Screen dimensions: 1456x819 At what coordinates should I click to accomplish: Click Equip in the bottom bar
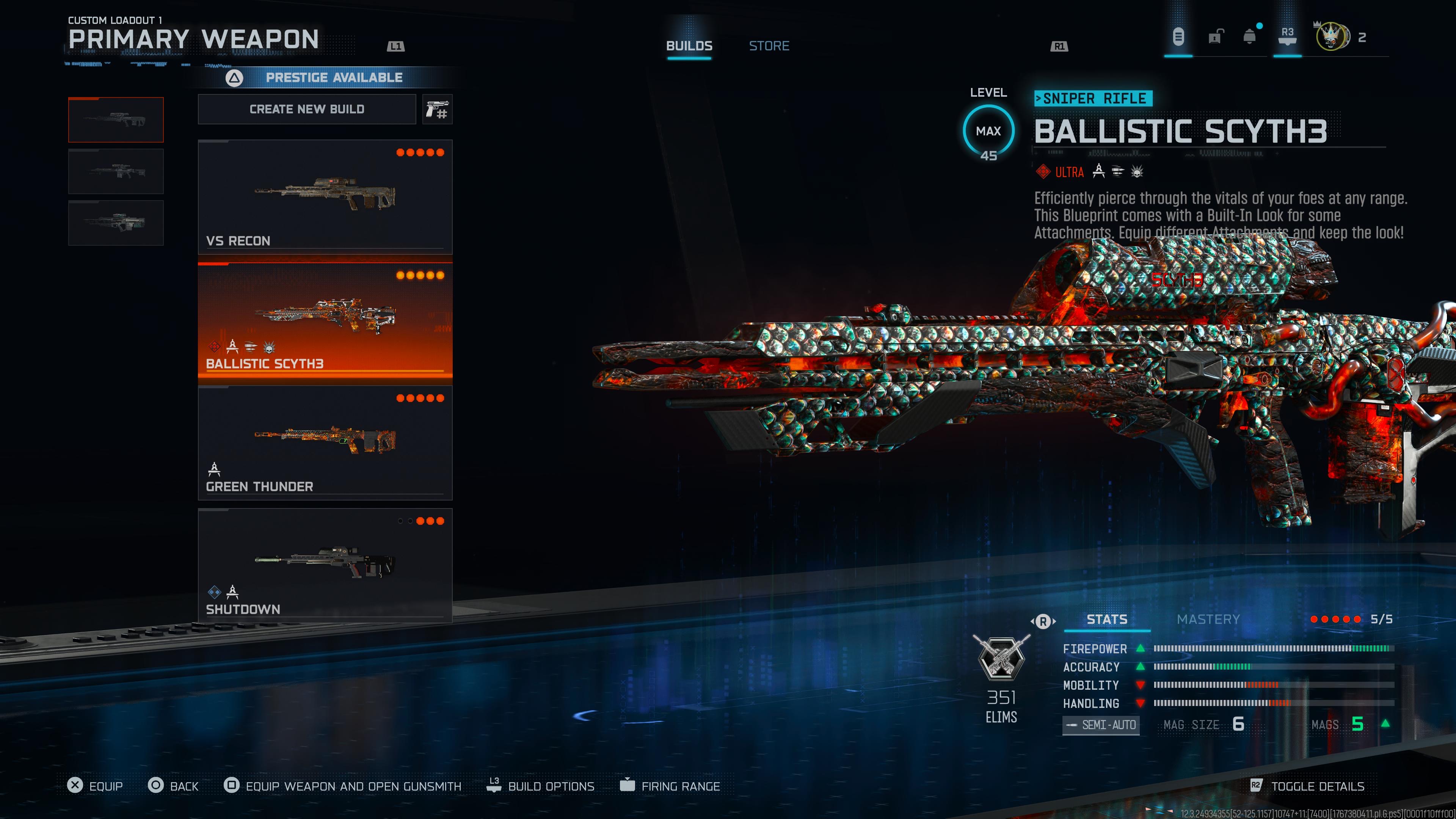[x=95, y=786]
